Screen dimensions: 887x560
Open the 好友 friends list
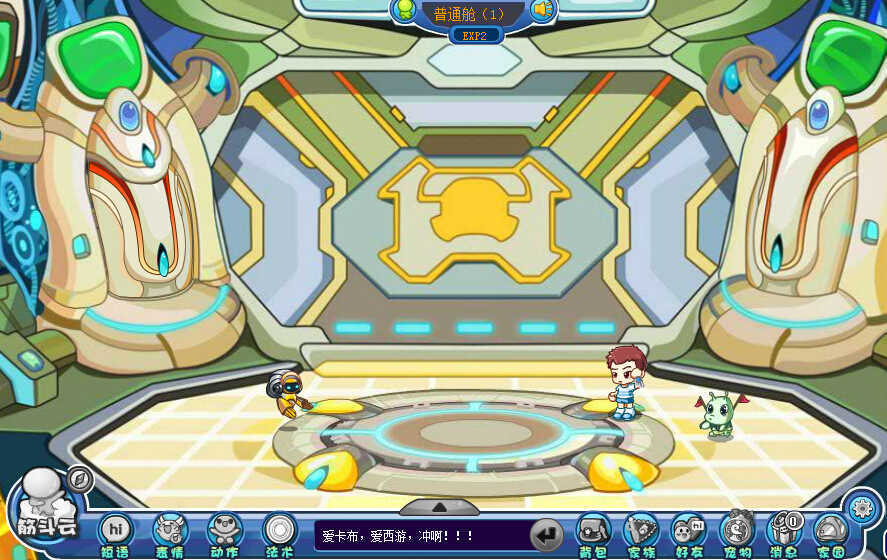688,531
